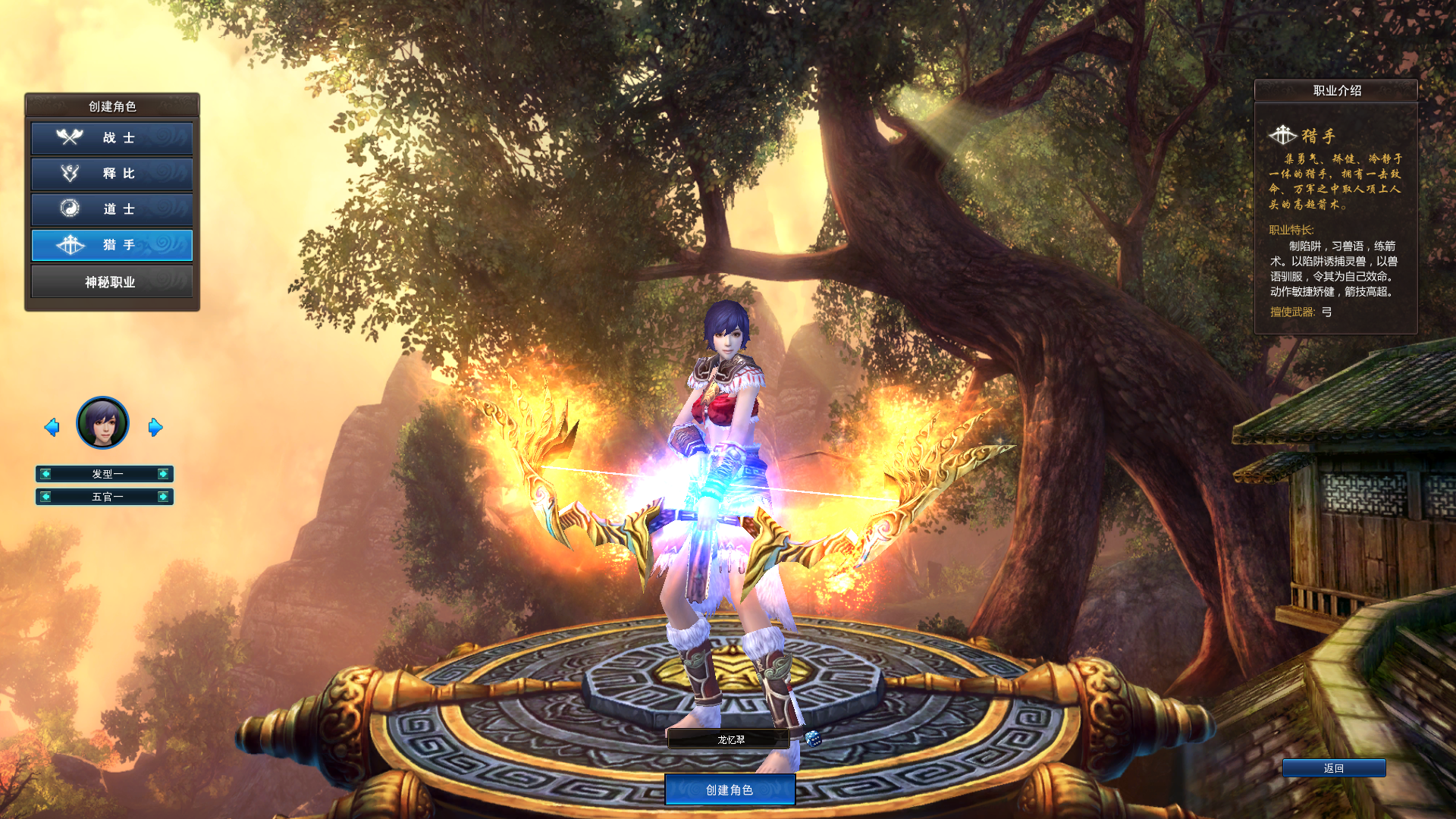Click the right green arrow beside 五官一
1456x819 pixels.
point(162,497)
